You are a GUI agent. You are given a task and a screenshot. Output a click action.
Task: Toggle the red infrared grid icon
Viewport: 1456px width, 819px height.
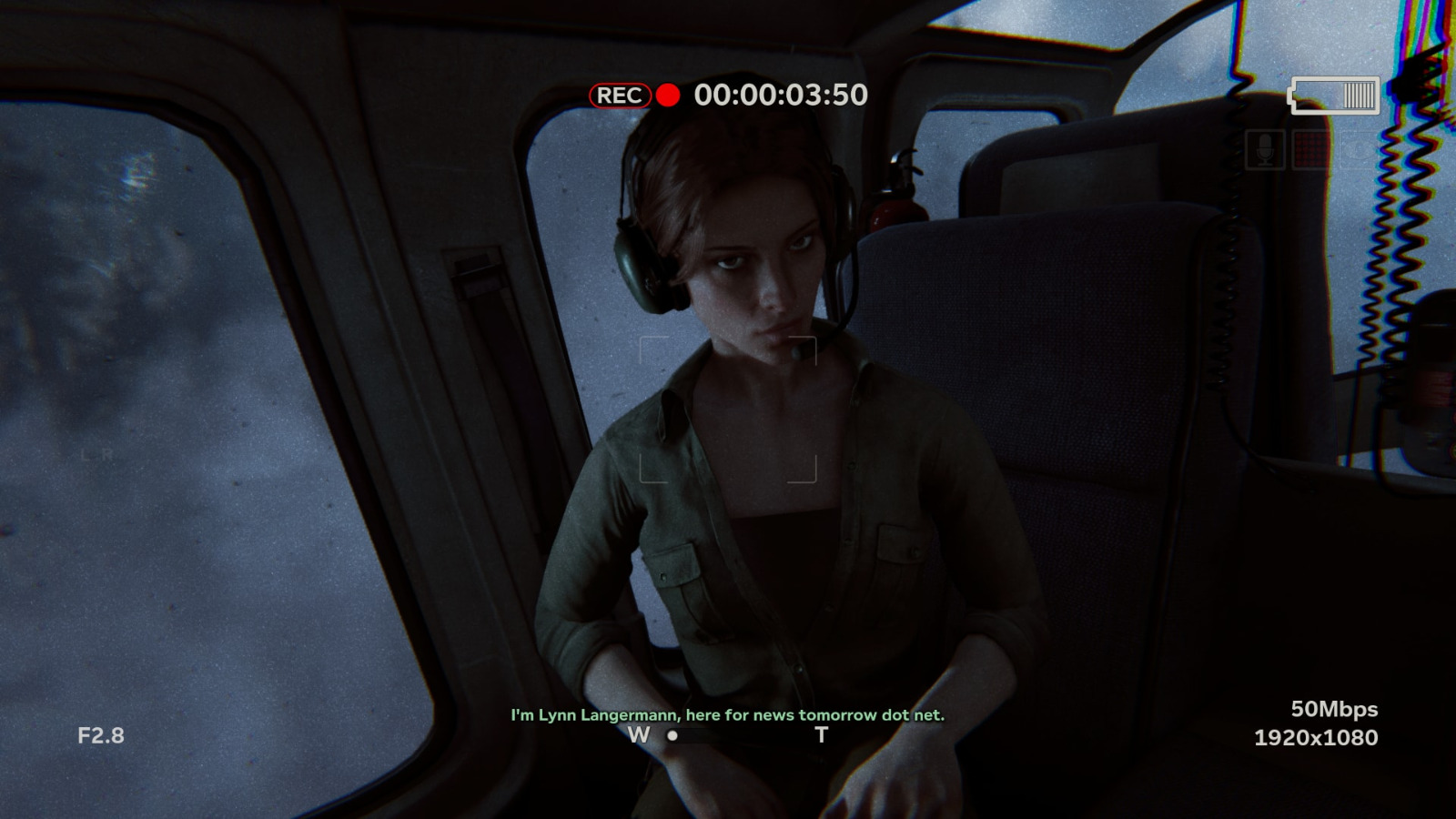click(1310, 150)
